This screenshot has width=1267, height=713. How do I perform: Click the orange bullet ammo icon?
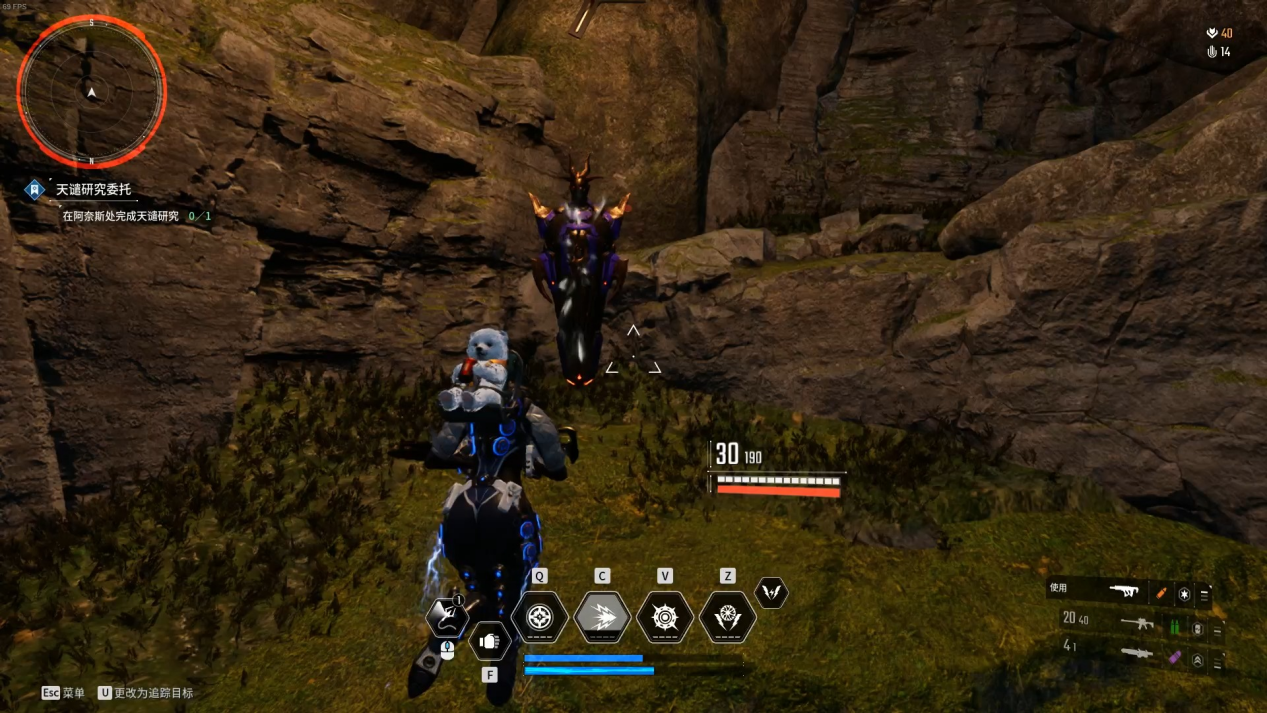pyautogui.click(x=1161, y=593)
